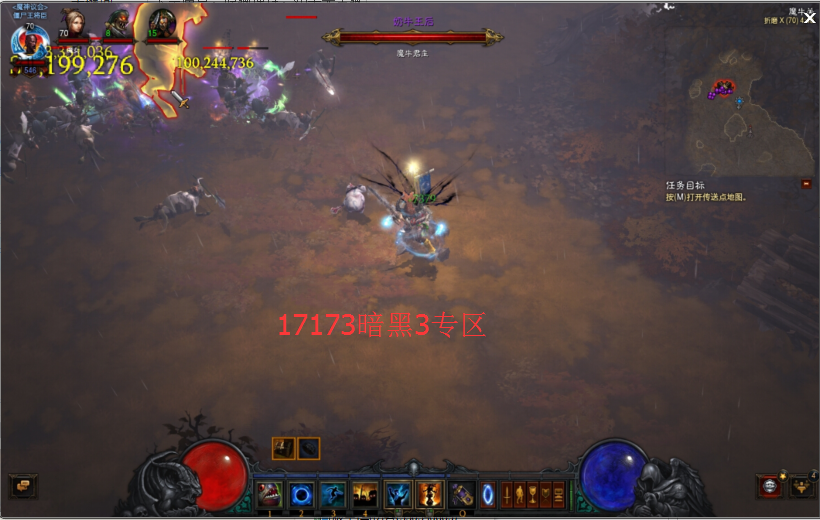Activate the blue ring skill in slot 2

(301, 494)
